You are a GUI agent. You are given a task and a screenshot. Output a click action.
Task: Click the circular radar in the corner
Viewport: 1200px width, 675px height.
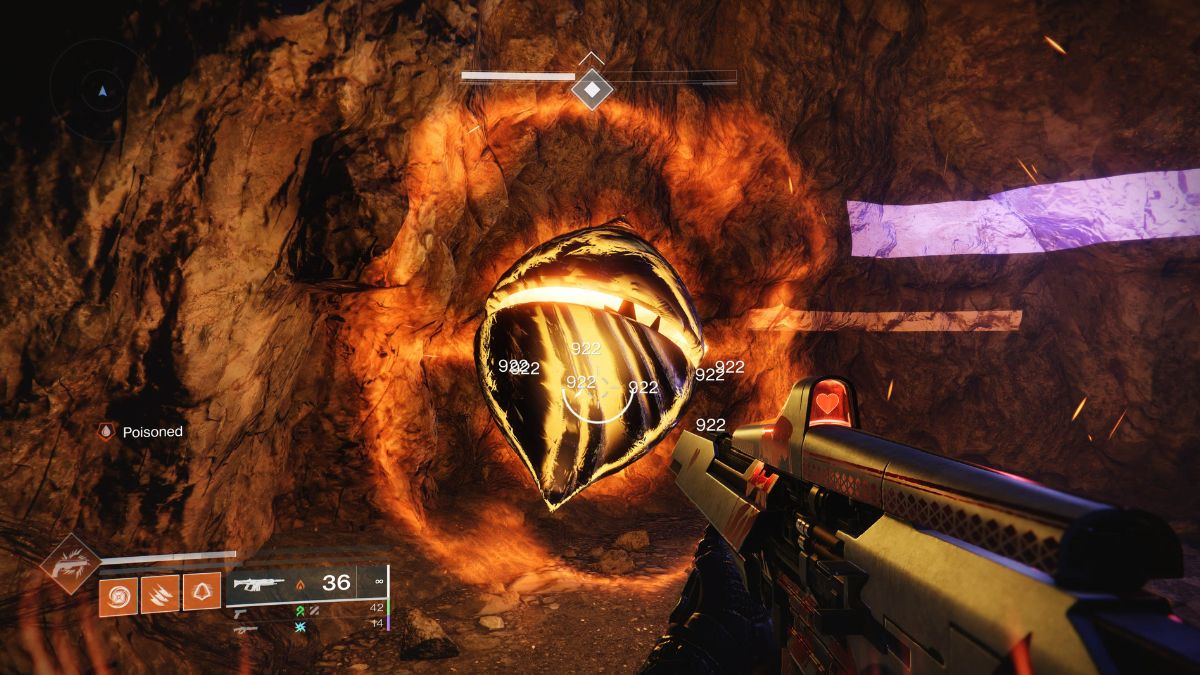[102, 91]
